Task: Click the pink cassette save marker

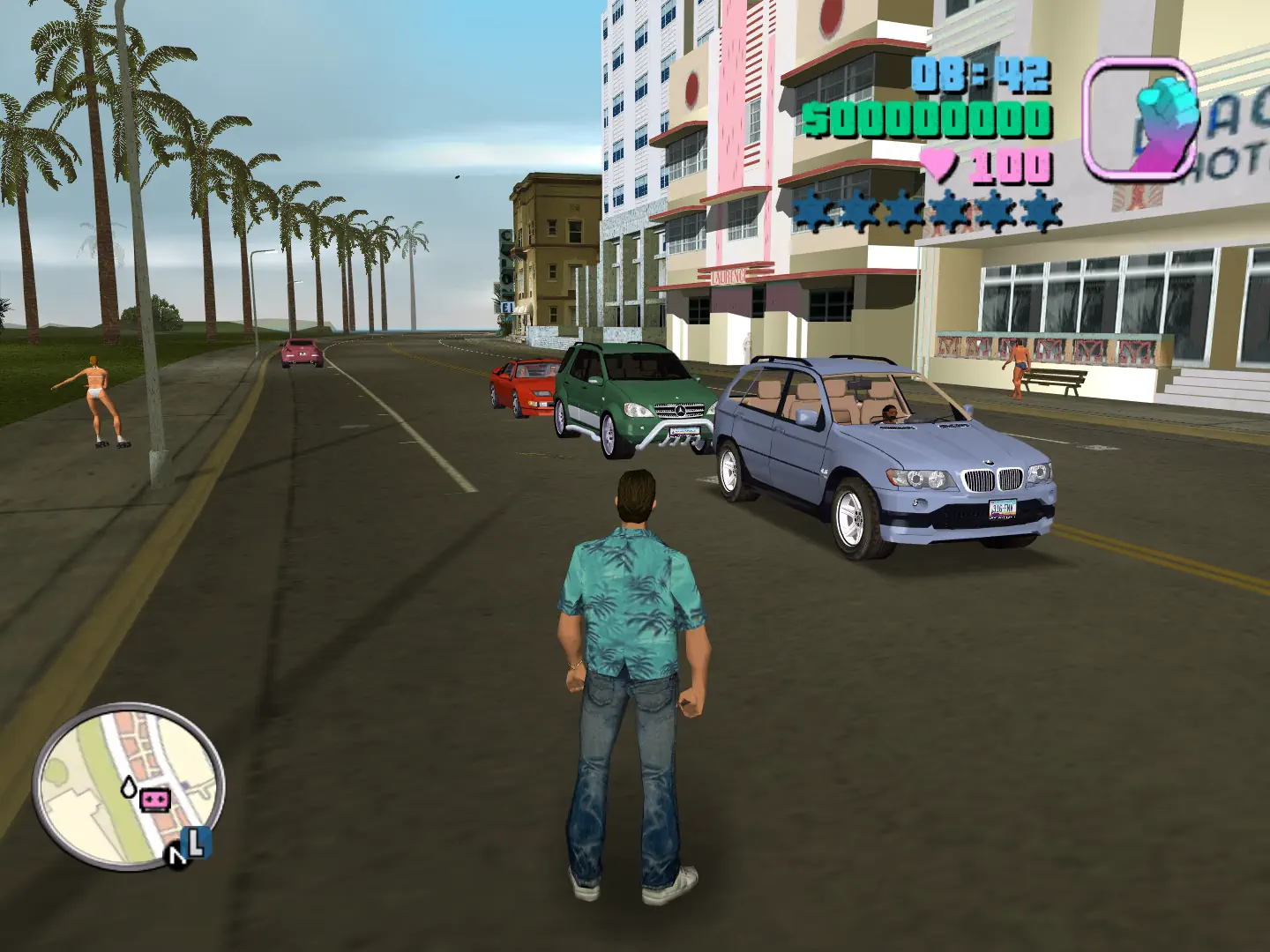Action: pos(156,800)
